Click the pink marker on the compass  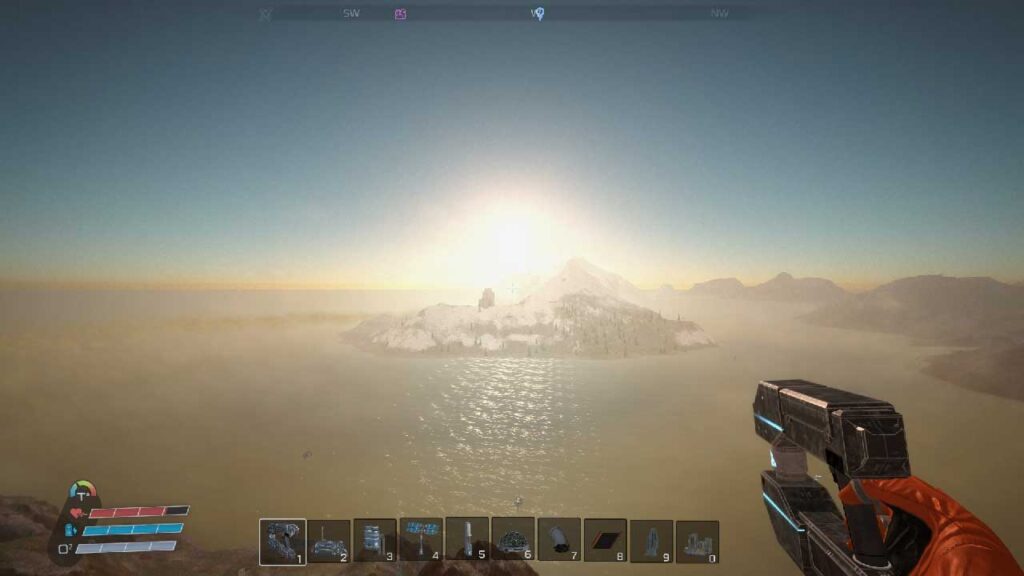point(400,14)
